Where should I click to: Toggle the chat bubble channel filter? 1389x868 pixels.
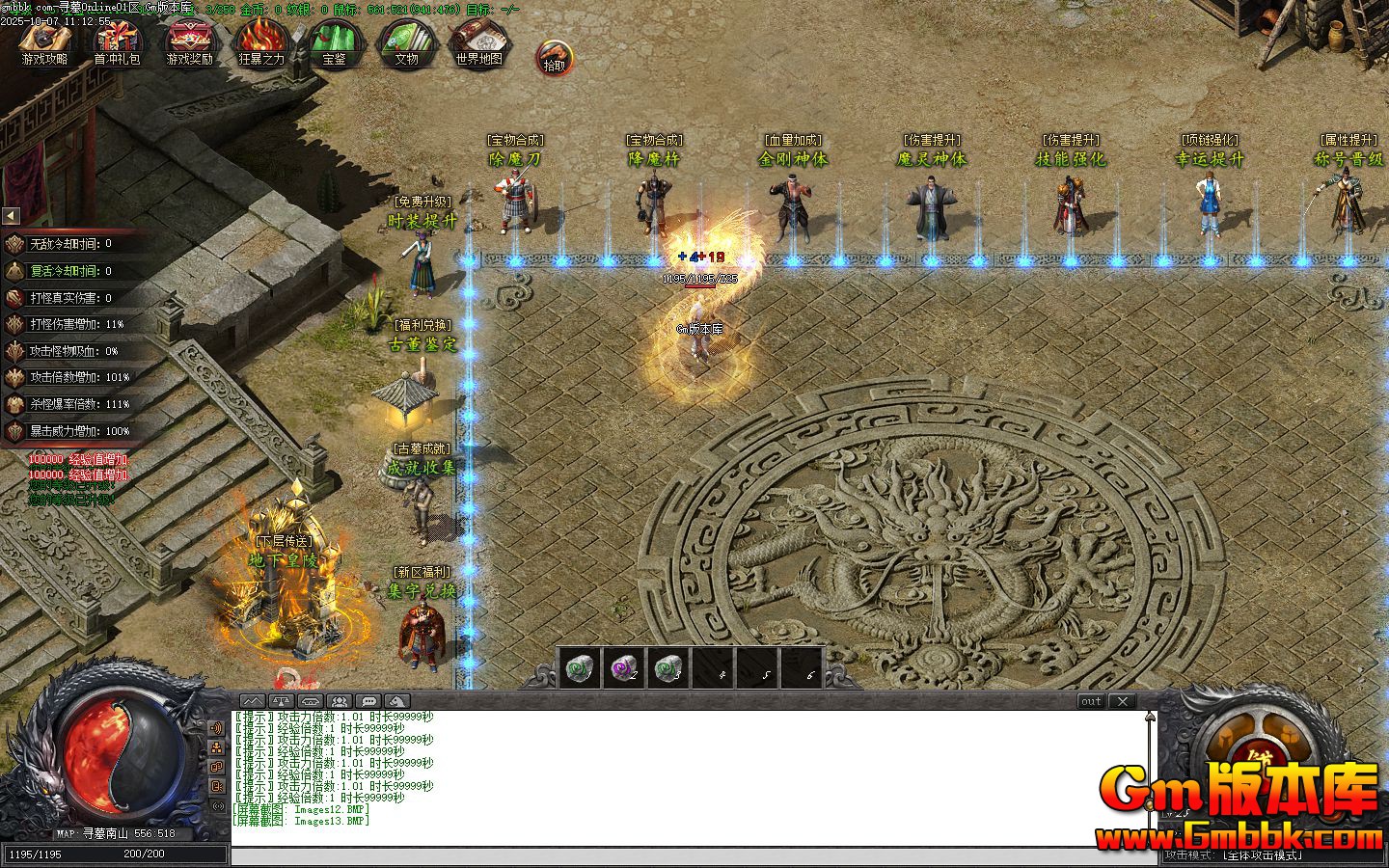point(368,701)
